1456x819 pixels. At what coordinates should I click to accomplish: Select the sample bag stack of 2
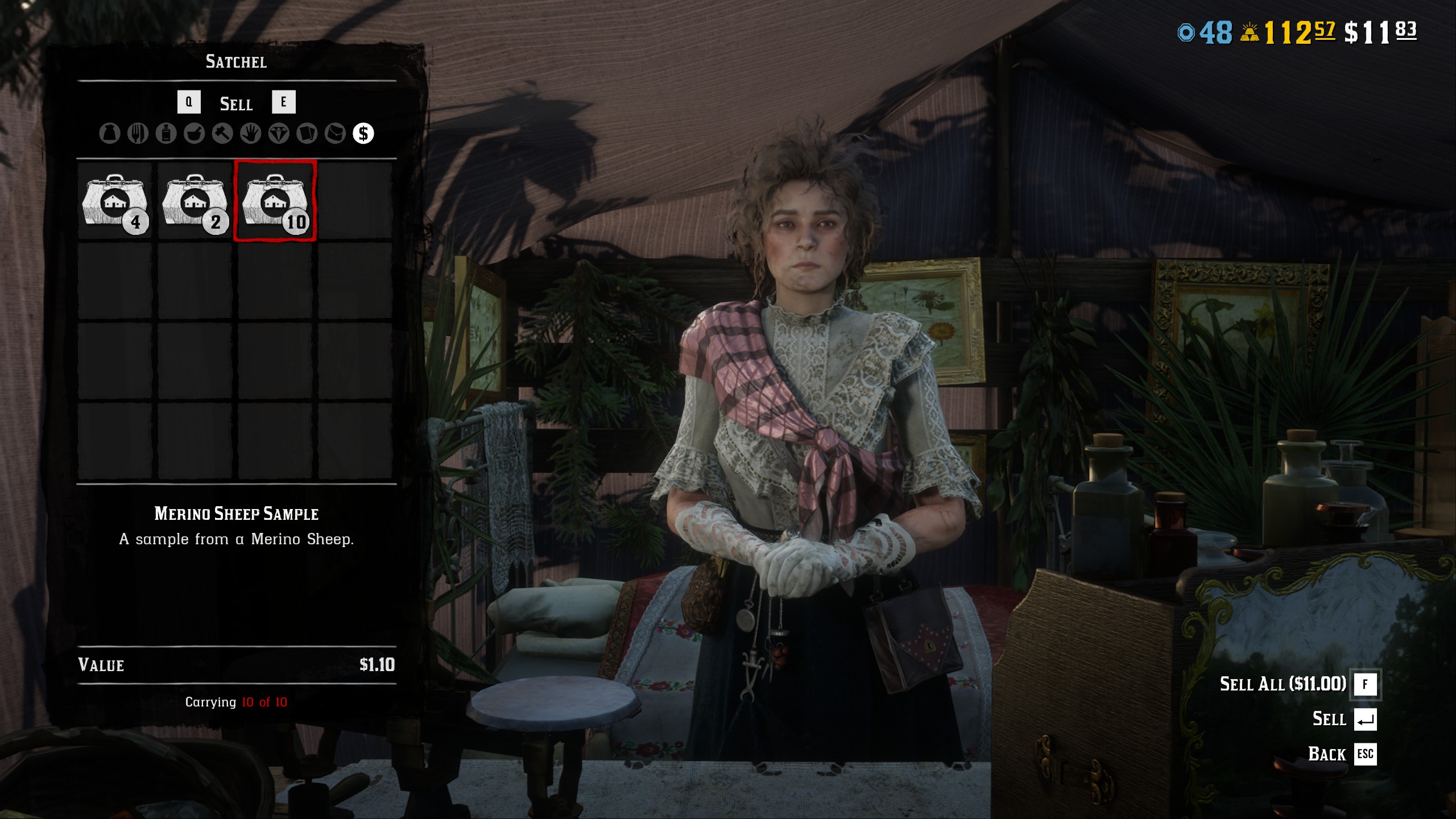tap(195, 201)
